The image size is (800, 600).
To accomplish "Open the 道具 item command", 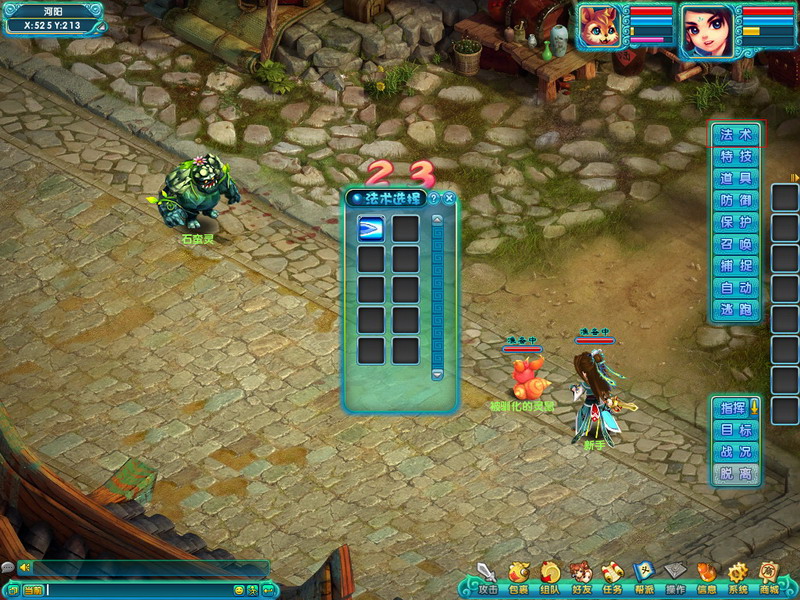I will click(736, 179).
